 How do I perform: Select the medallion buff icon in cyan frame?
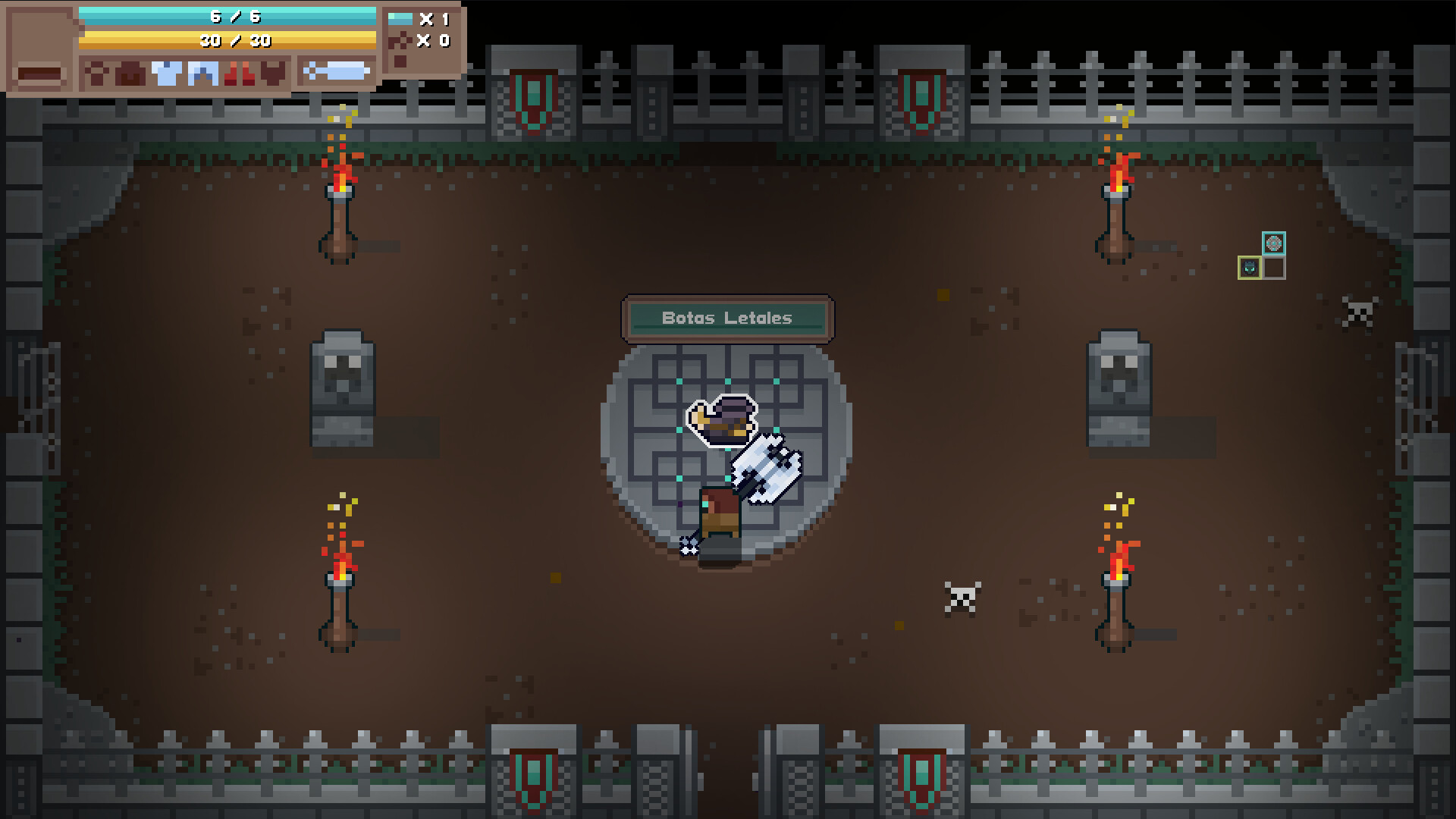click(x=1274, y=243)
